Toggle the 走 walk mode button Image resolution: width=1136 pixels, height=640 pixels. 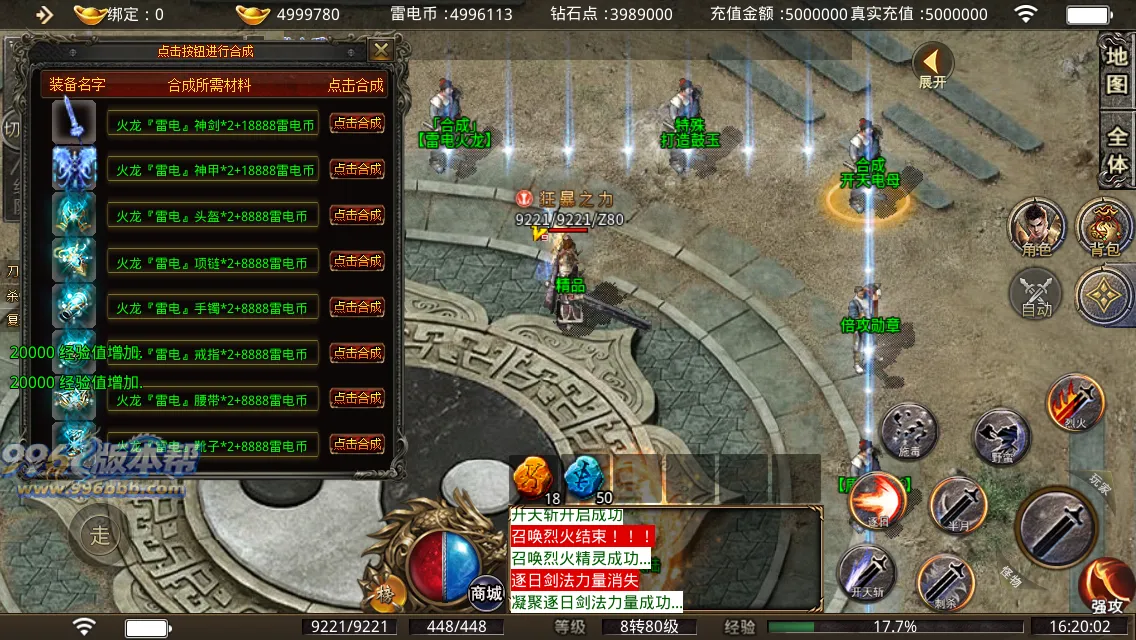100,534
